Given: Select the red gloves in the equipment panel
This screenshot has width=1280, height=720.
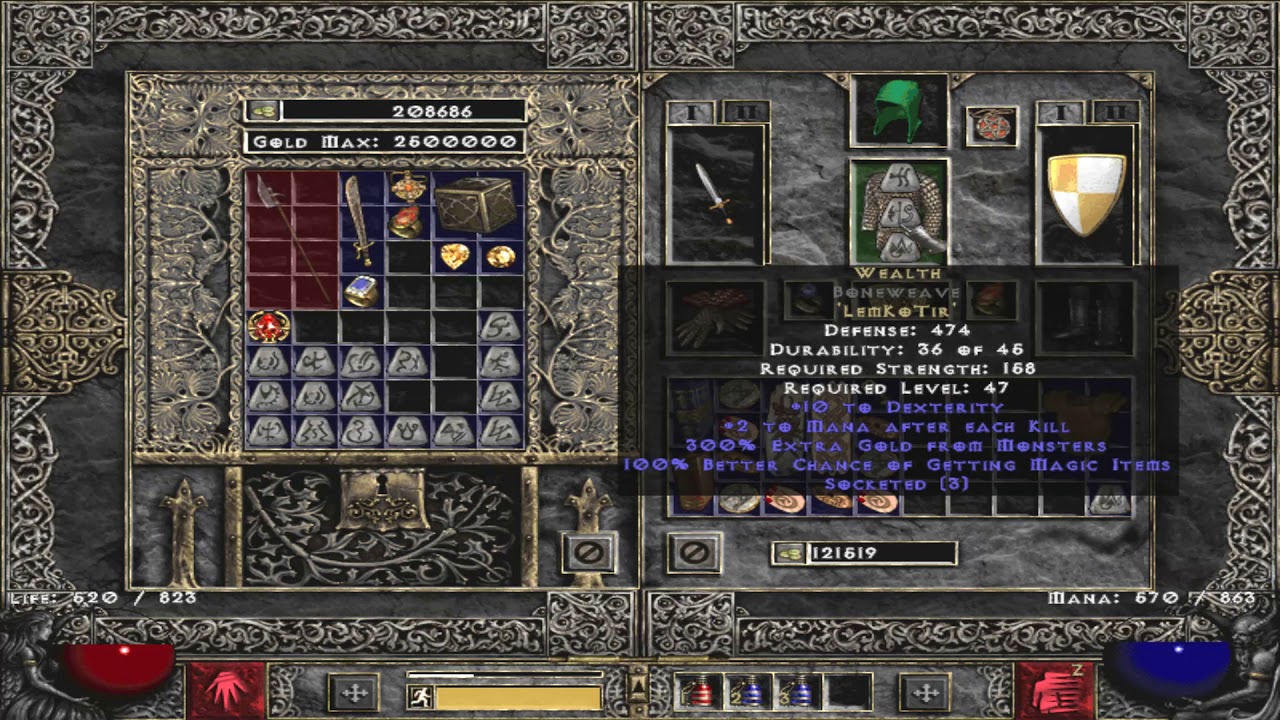Looking at the screenshot, I should 714,310.
